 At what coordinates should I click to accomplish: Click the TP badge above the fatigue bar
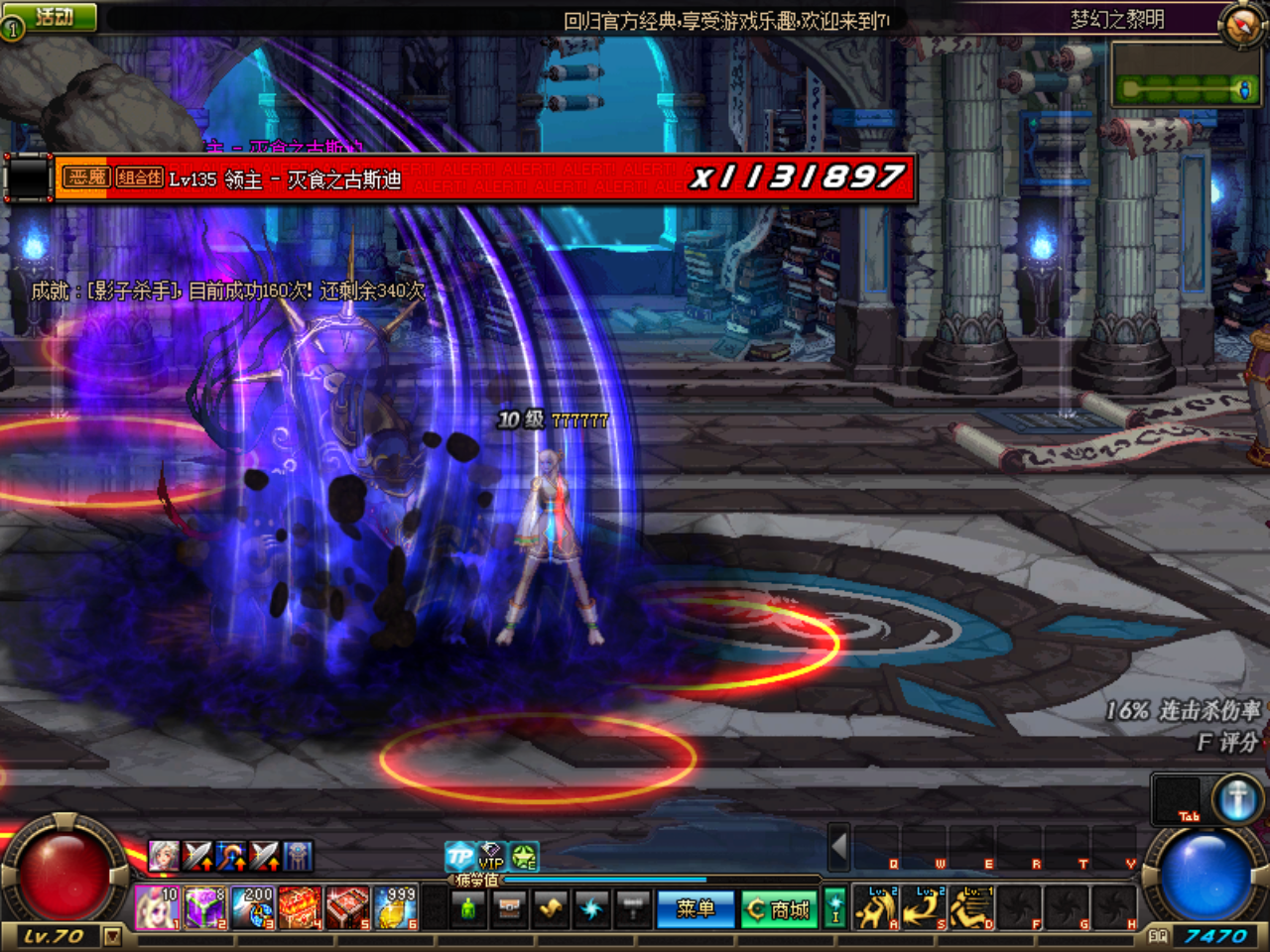pos(458,856)
